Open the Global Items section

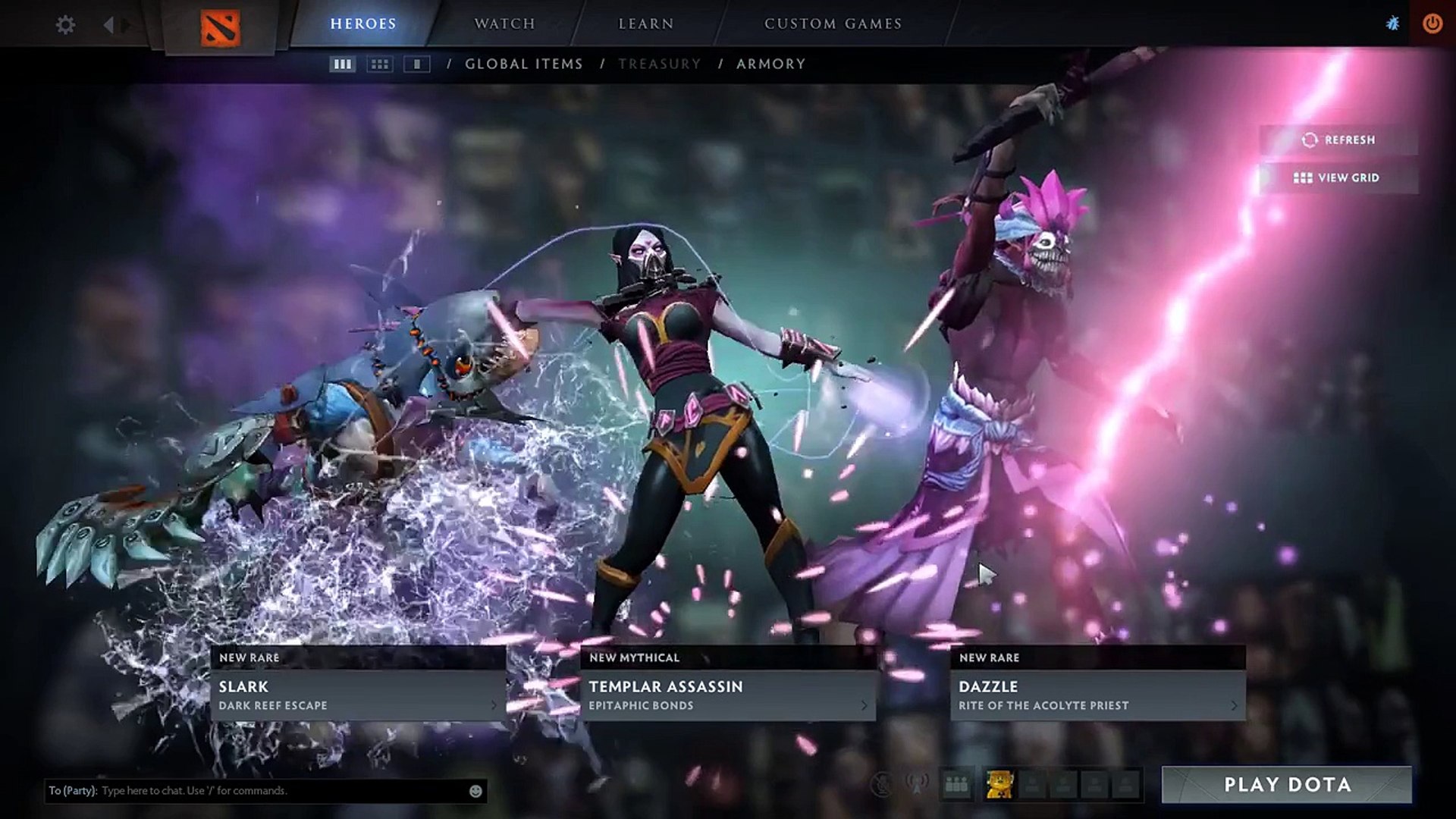coord(524,64)
